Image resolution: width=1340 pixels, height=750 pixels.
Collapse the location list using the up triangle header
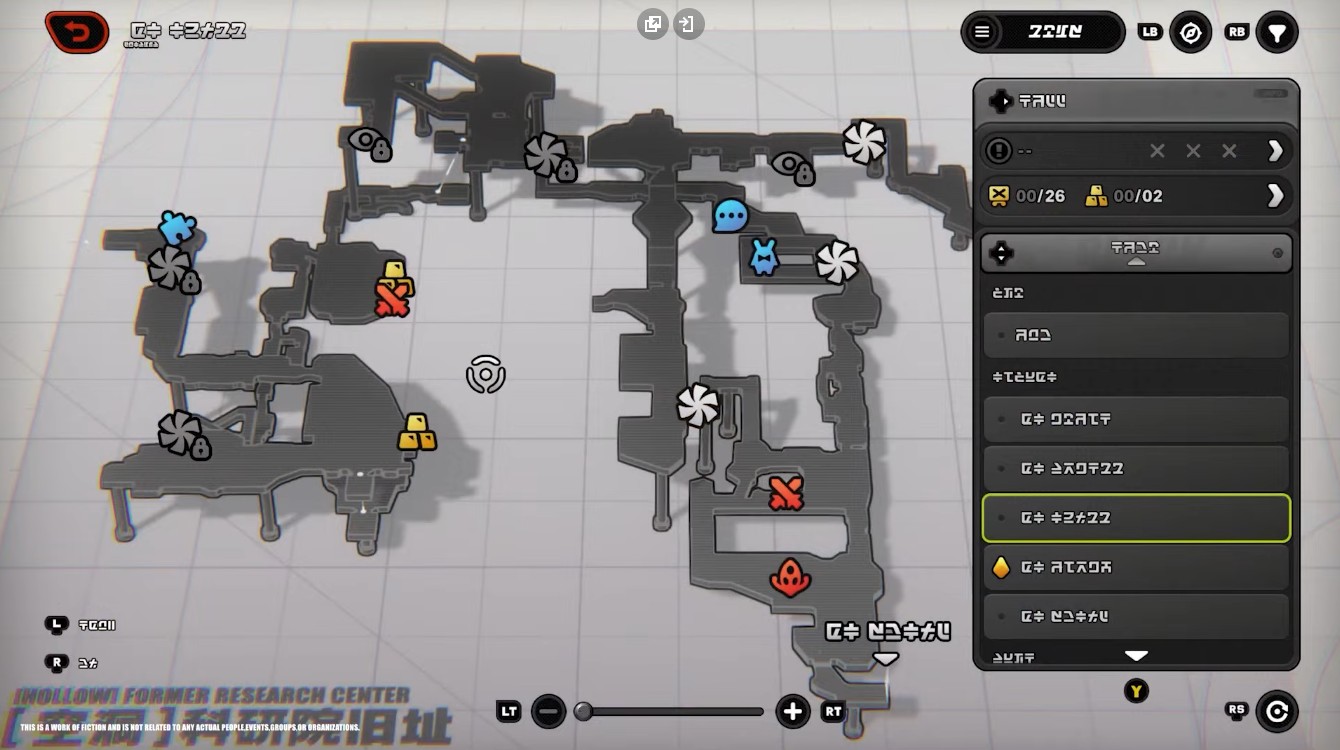pos(1136,252)
